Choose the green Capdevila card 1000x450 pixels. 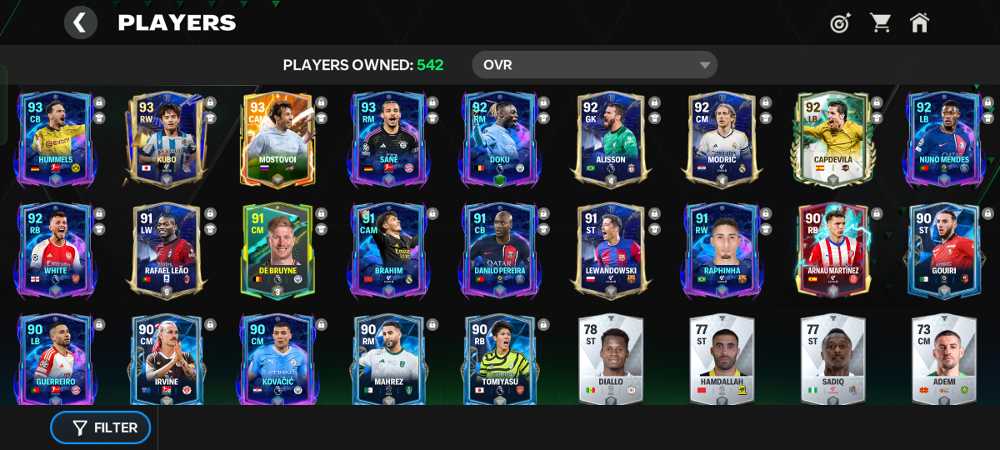(x=832, y=138)
